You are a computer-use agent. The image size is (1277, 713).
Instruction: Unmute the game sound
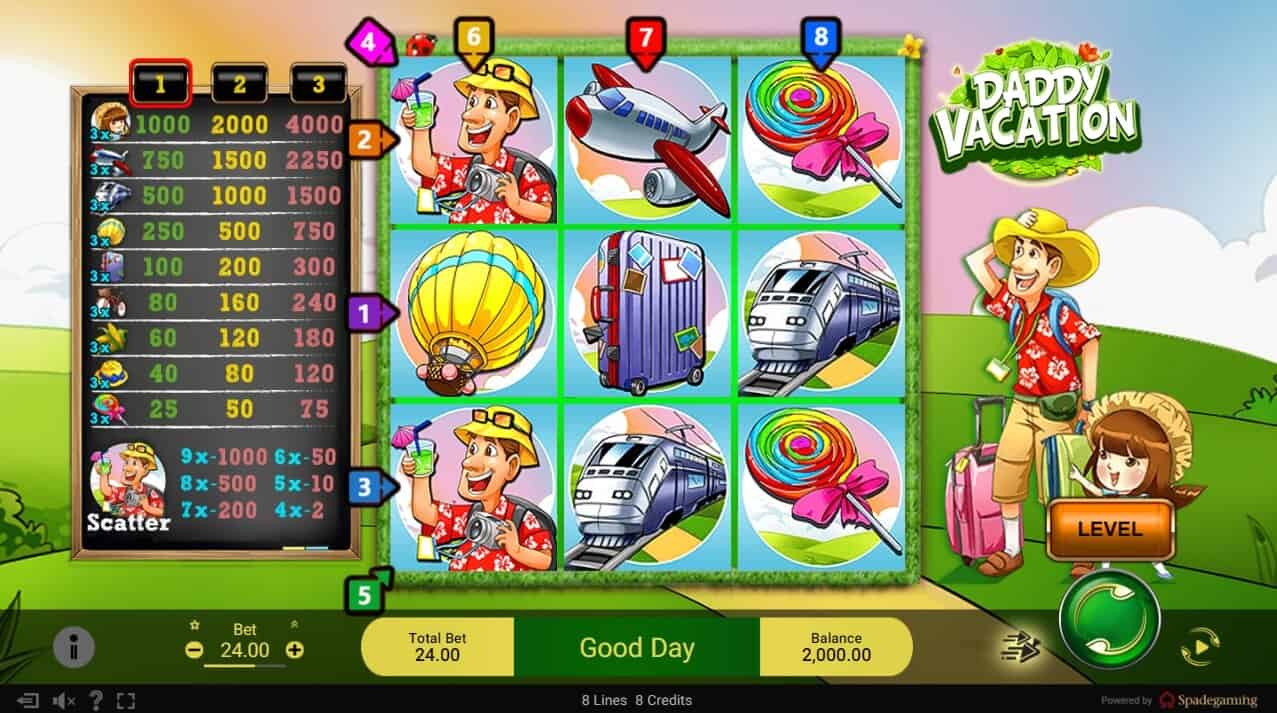63,700
